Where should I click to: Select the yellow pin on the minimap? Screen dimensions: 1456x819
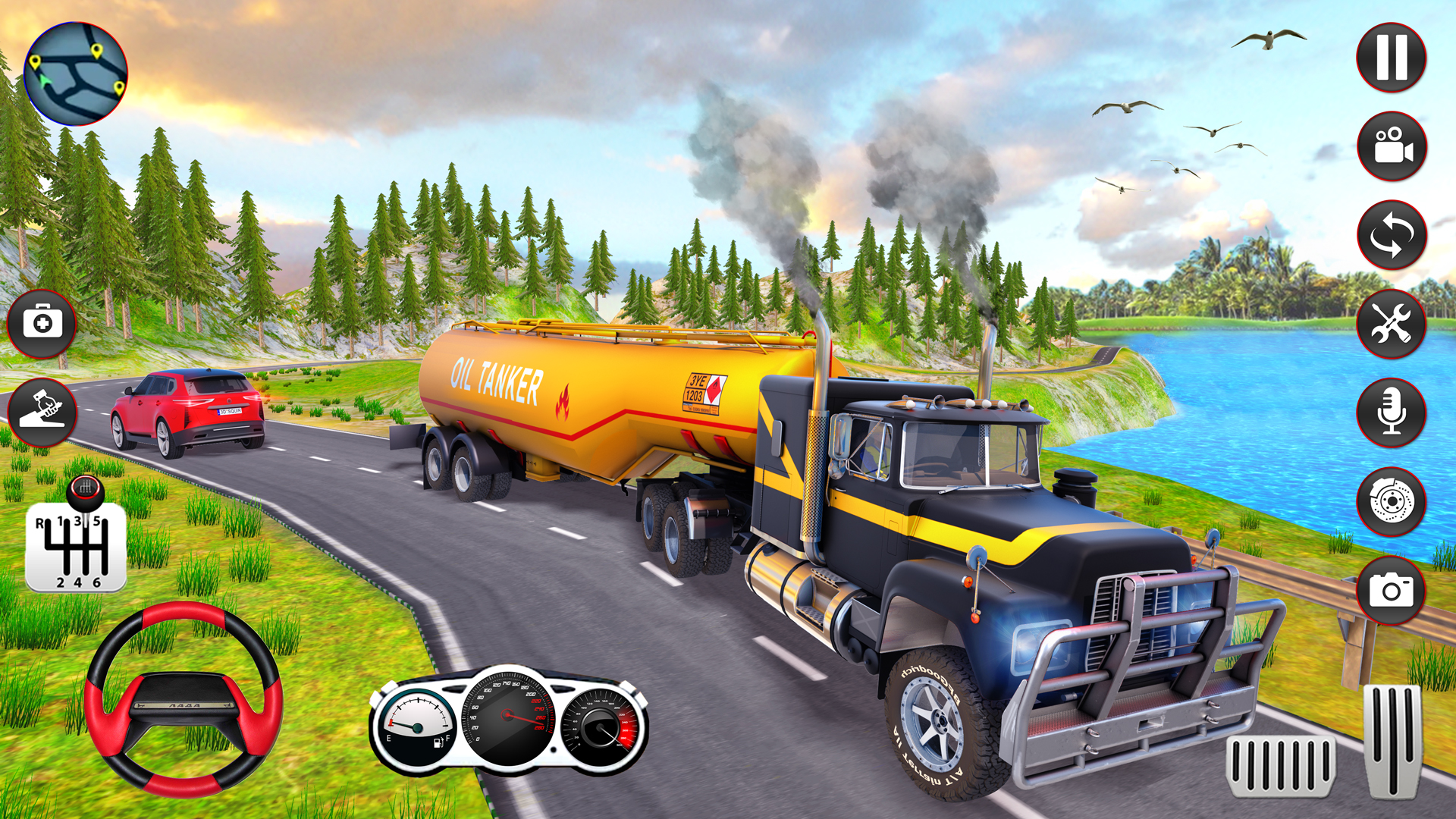(96, 51)
